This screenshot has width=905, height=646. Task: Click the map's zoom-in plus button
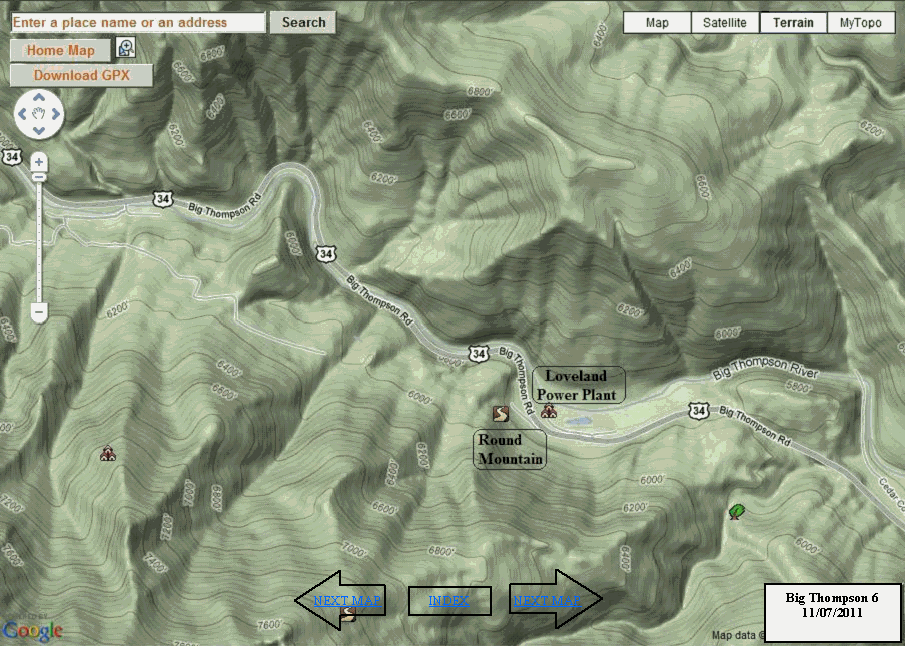click(x=39, y=162)
